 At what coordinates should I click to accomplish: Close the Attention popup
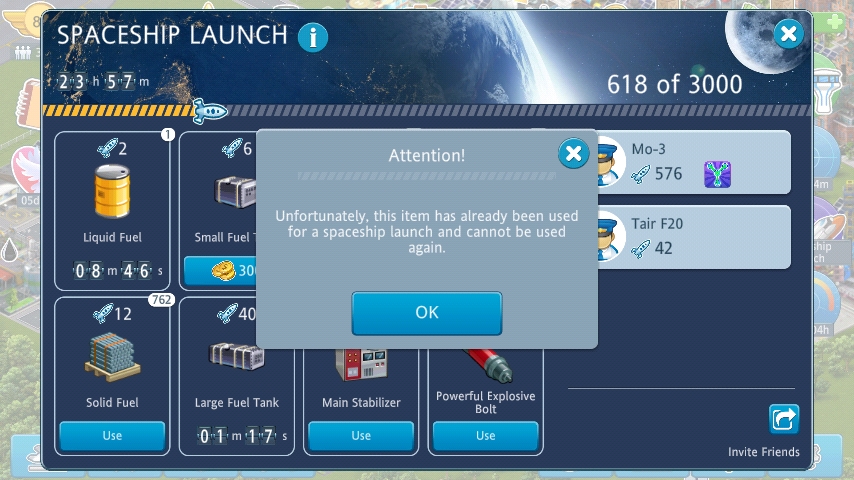click(573, 154)
